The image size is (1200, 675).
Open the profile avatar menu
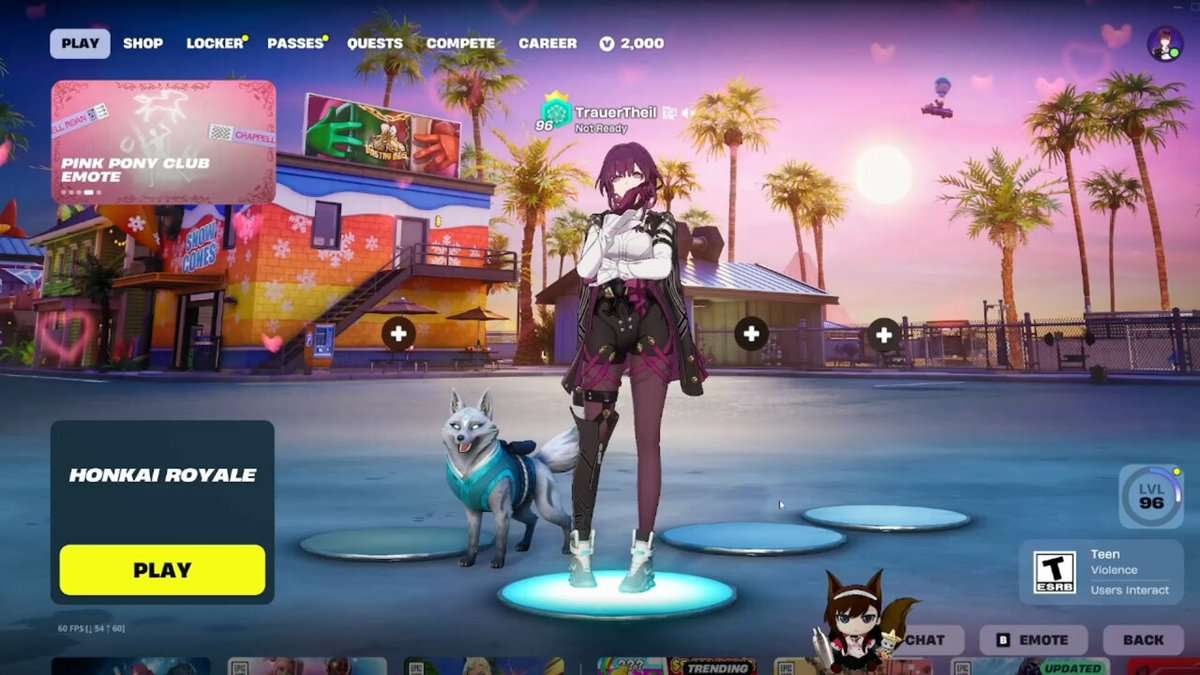pos(1165,44)
